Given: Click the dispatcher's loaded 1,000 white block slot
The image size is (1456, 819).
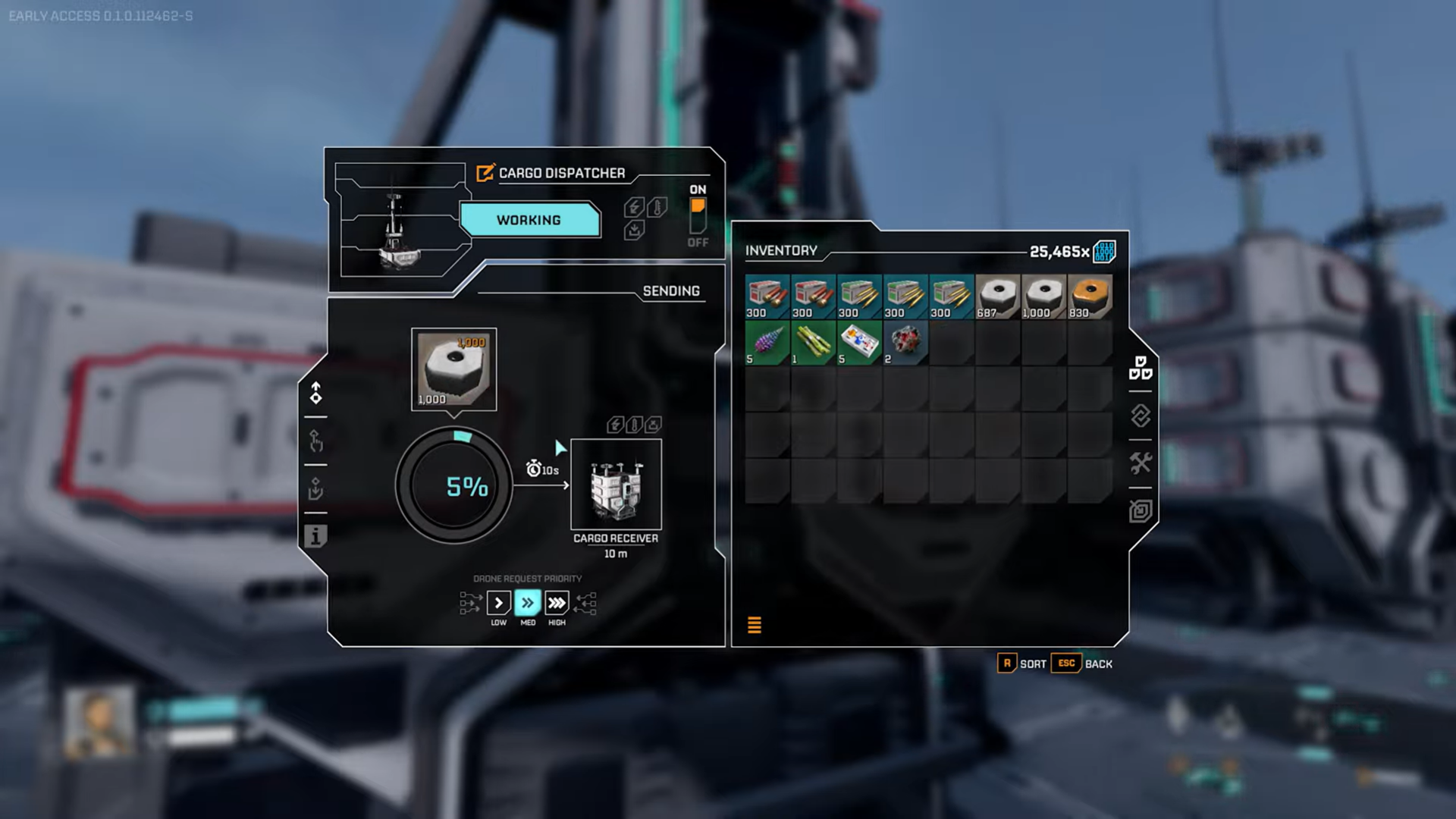Looking at the screenshot, I should tap(453, 369).
